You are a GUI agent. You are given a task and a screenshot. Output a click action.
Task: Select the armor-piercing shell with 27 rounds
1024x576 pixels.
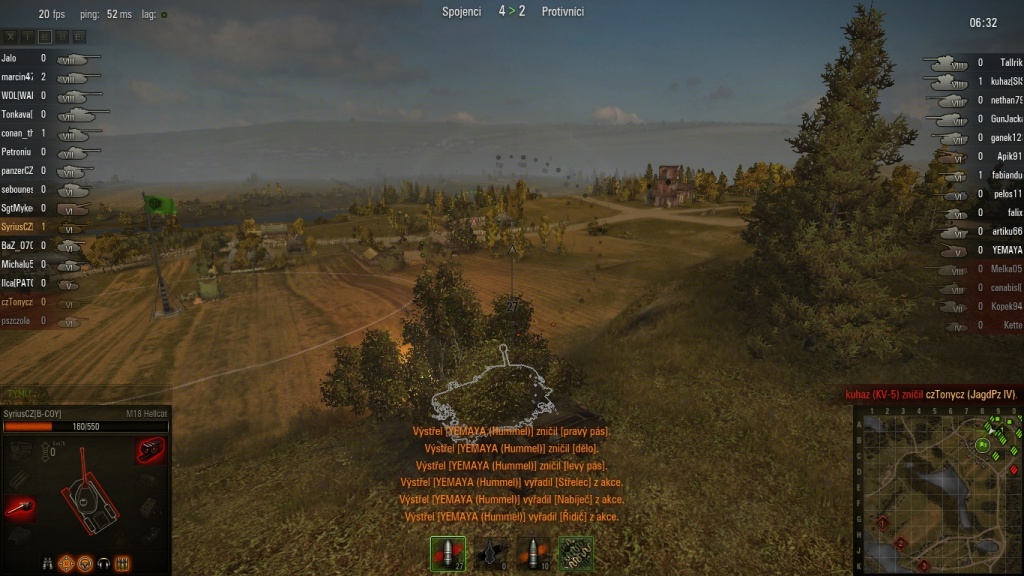click(447, 553)
